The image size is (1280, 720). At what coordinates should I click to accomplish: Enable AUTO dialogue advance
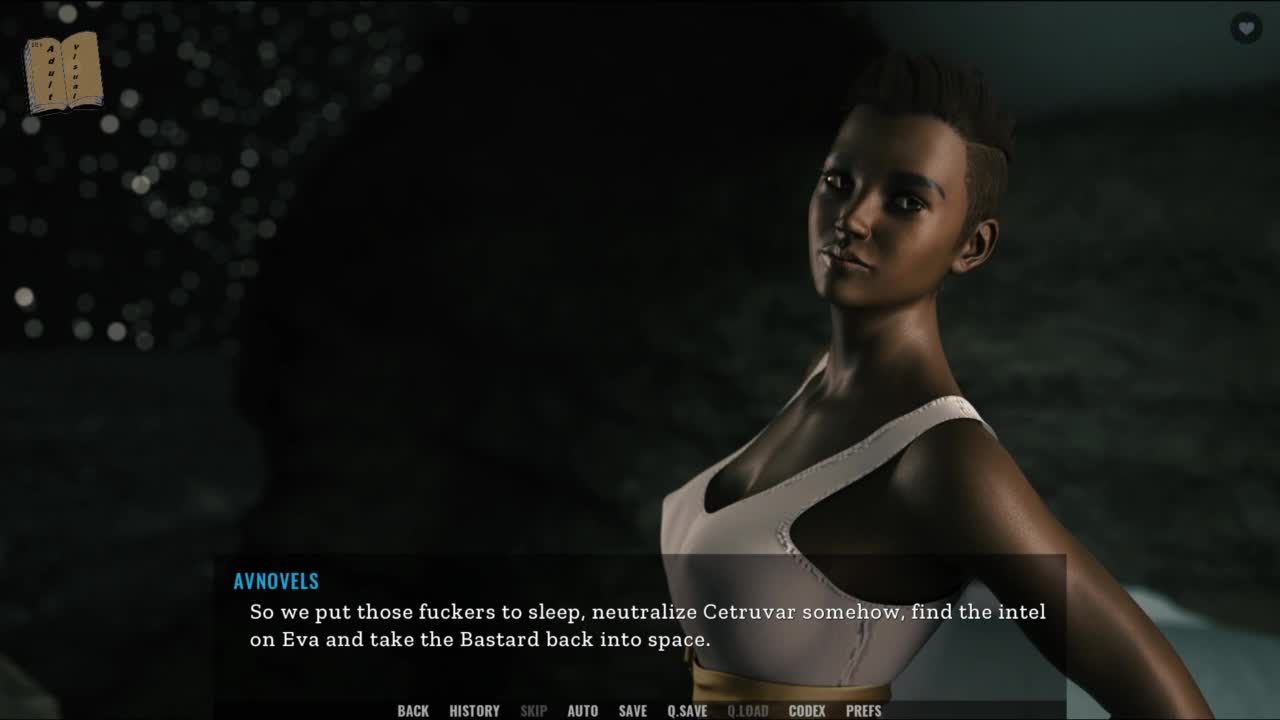pos(582,711)
